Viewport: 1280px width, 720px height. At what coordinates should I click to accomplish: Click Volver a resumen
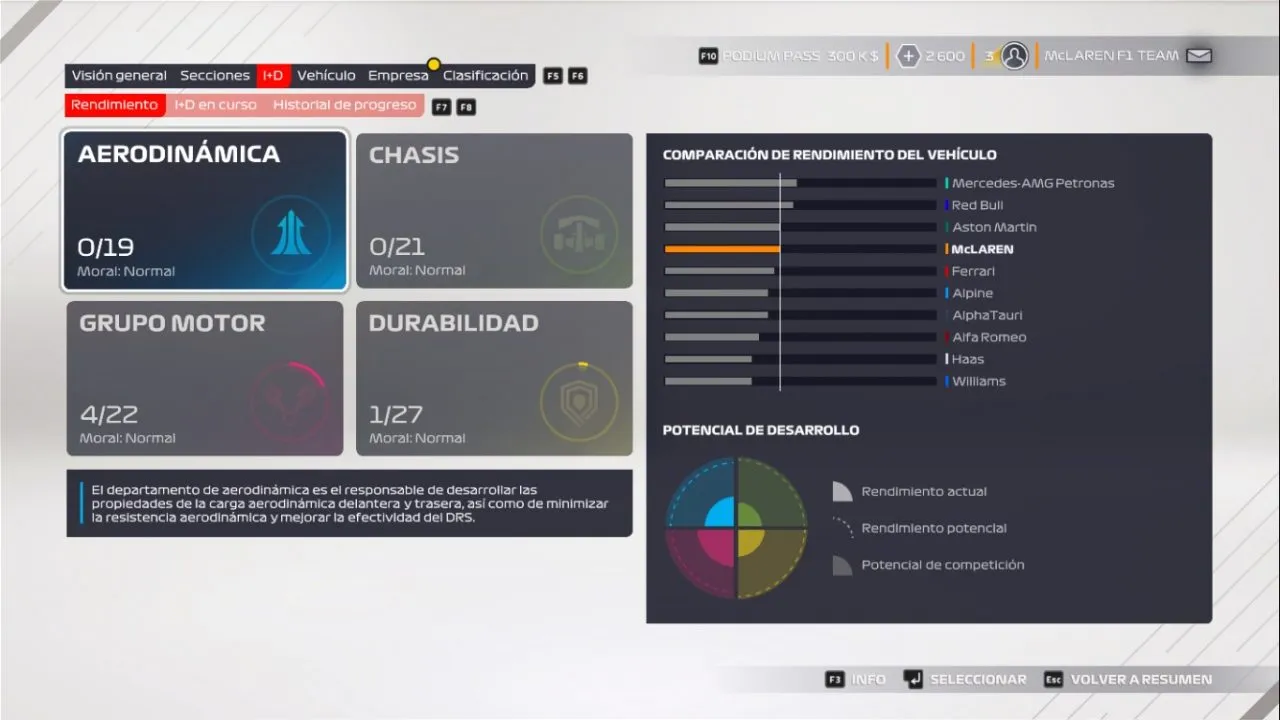click(x=1140, y=679)
